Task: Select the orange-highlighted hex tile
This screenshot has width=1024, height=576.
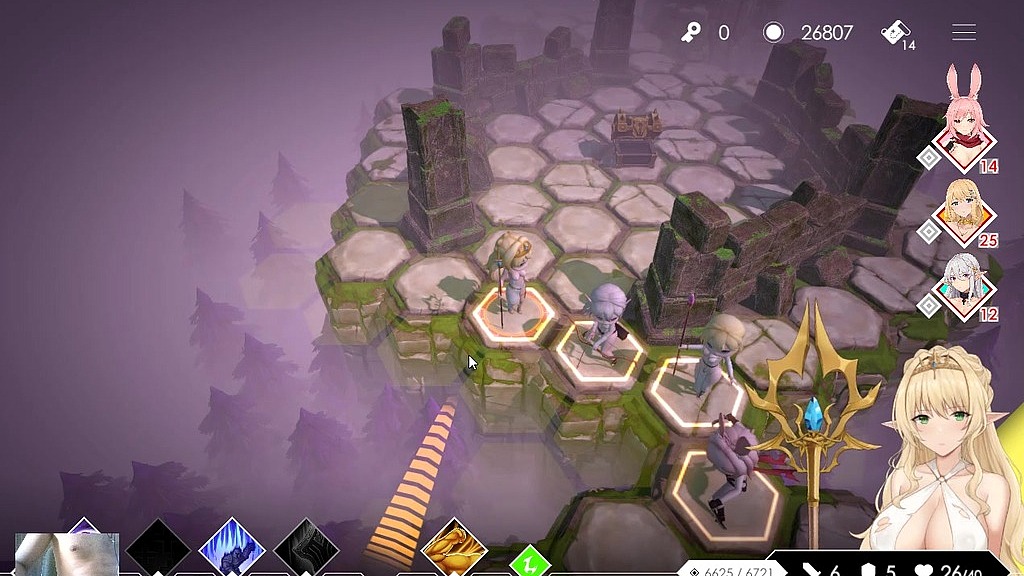Action: (x=512, y=315)
